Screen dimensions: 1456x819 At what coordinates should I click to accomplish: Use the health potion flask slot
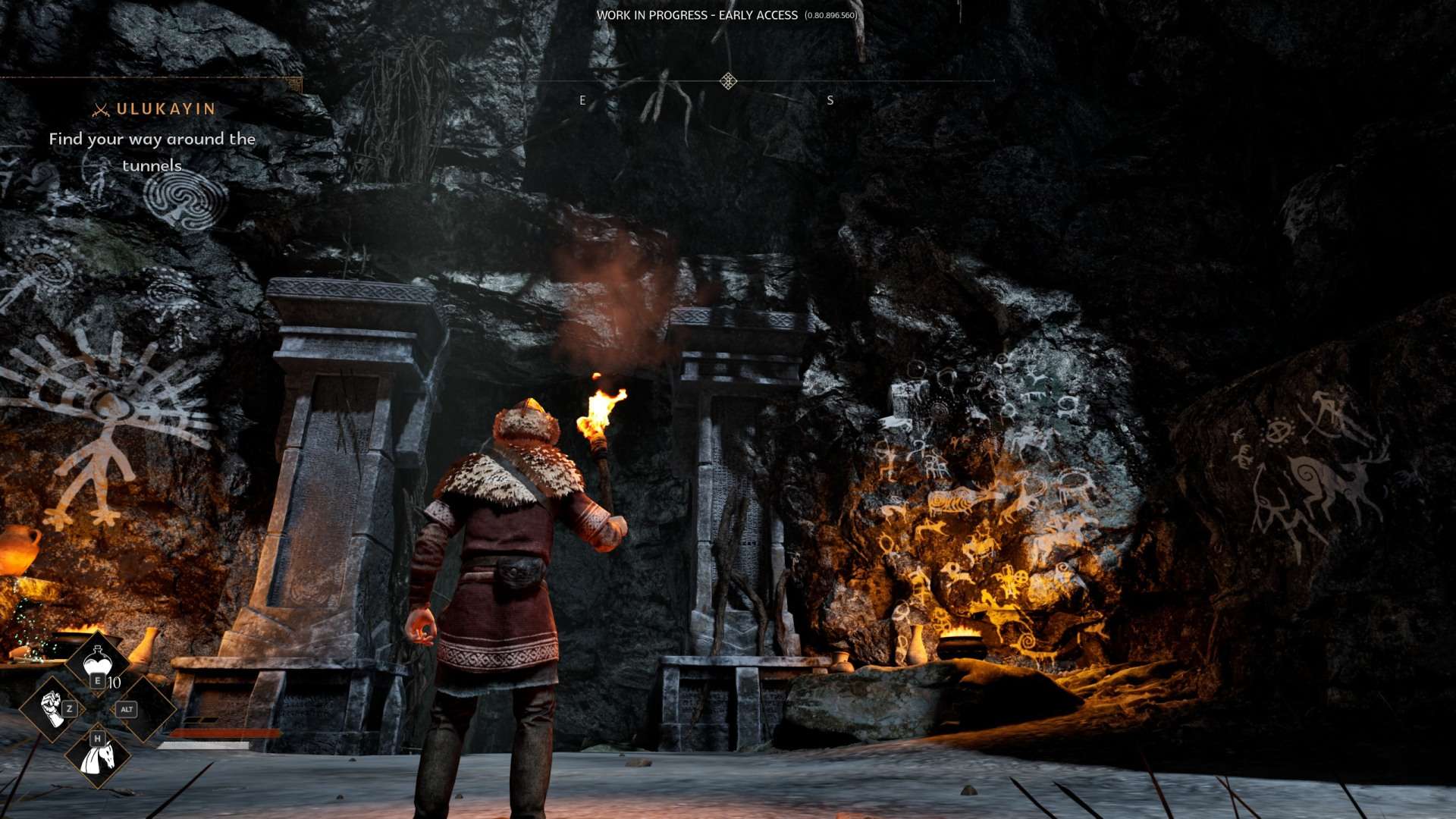98,663
